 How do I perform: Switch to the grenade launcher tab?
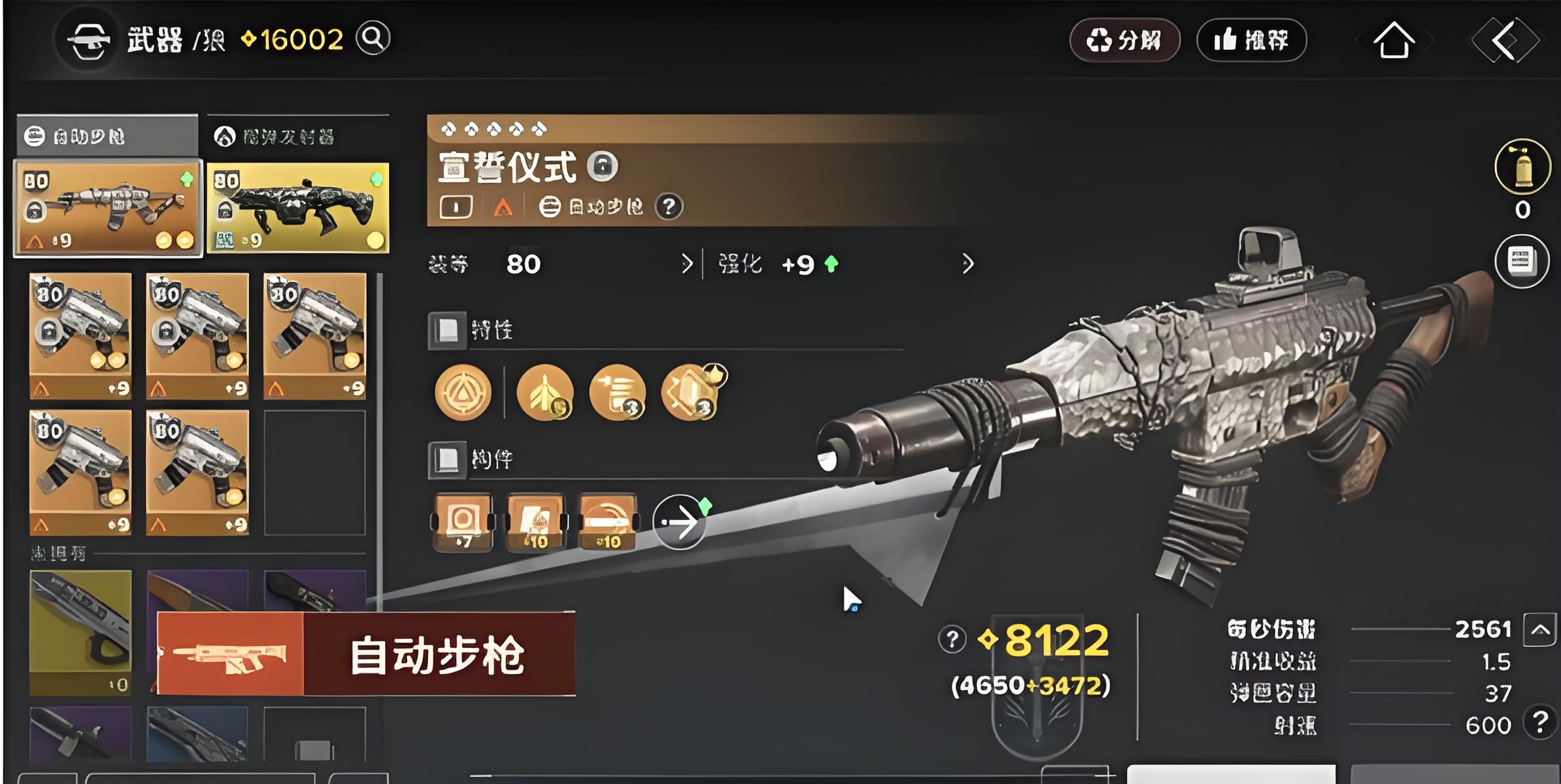(x=297, y=137)
